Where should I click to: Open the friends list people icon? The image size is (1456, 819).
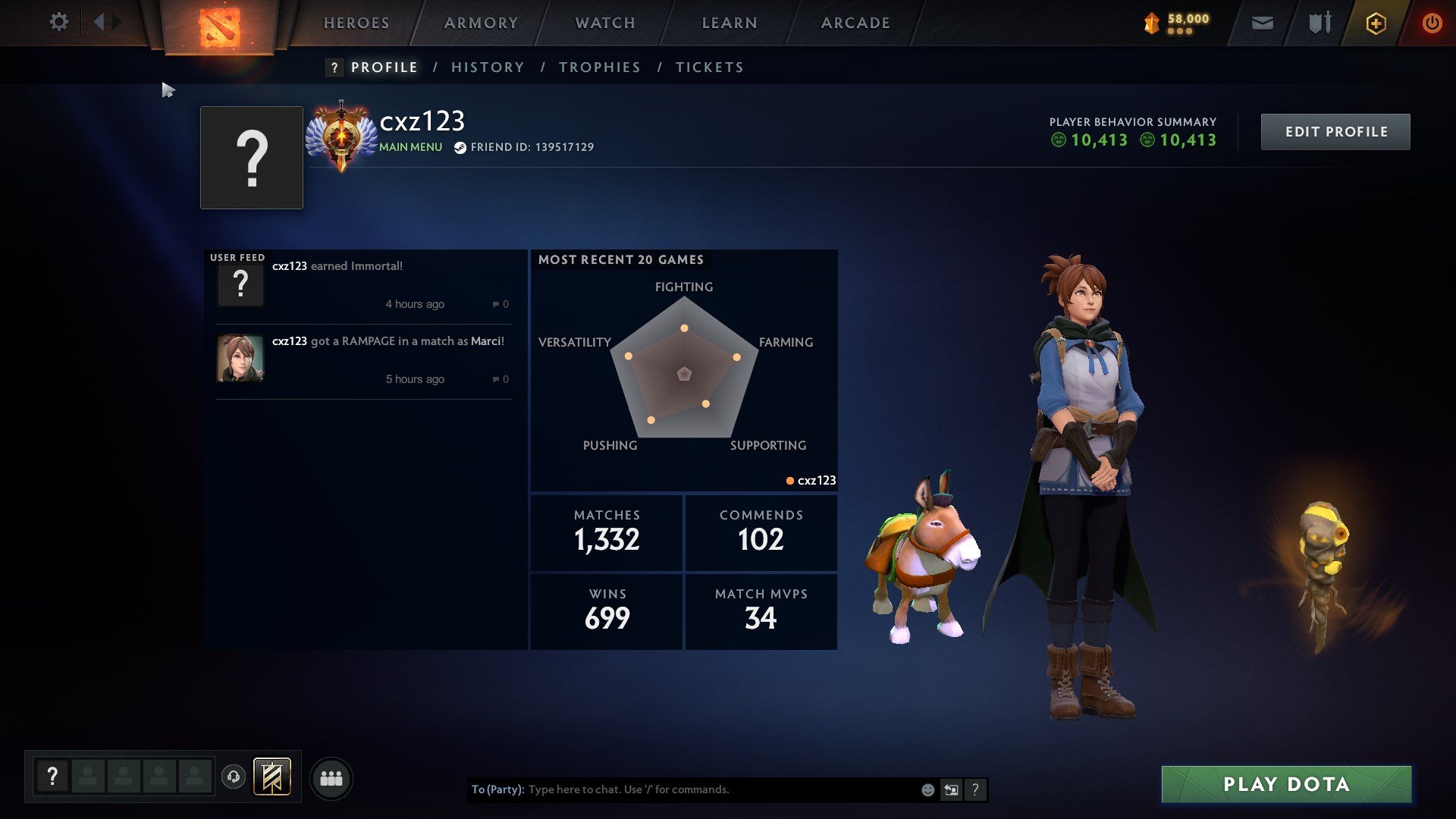coord(331,777)
